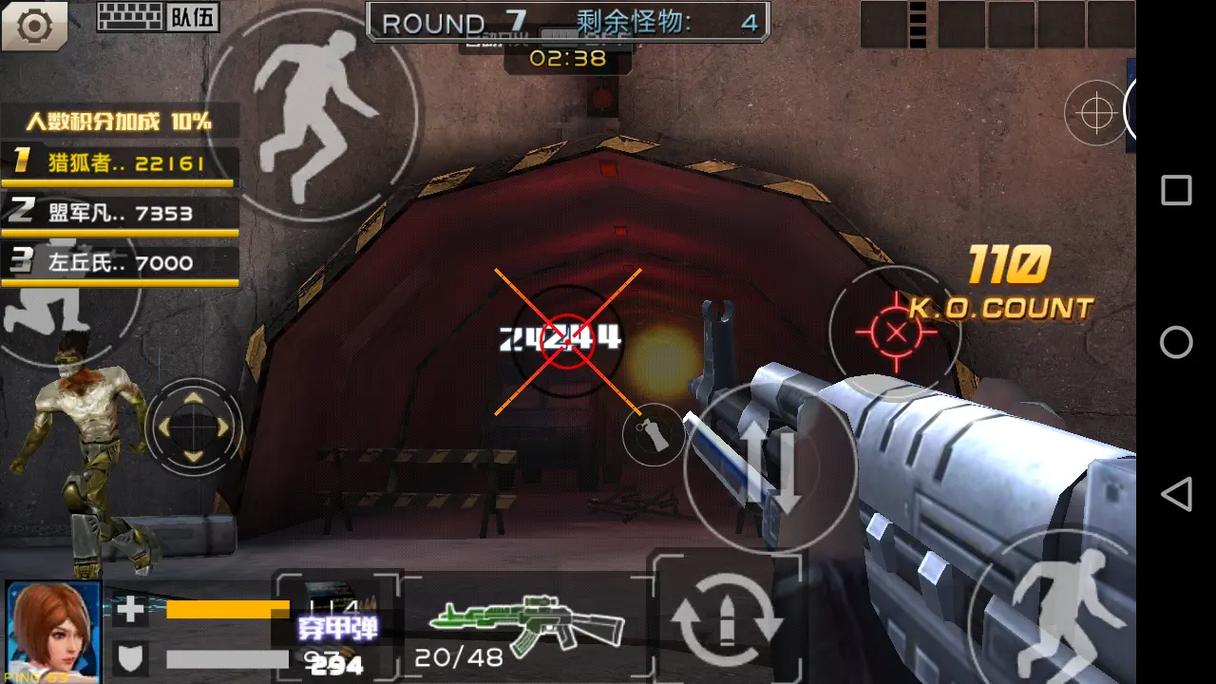Tap the Android back triangle button
Screen dimensions: 1216x684
pos(1176,494)
